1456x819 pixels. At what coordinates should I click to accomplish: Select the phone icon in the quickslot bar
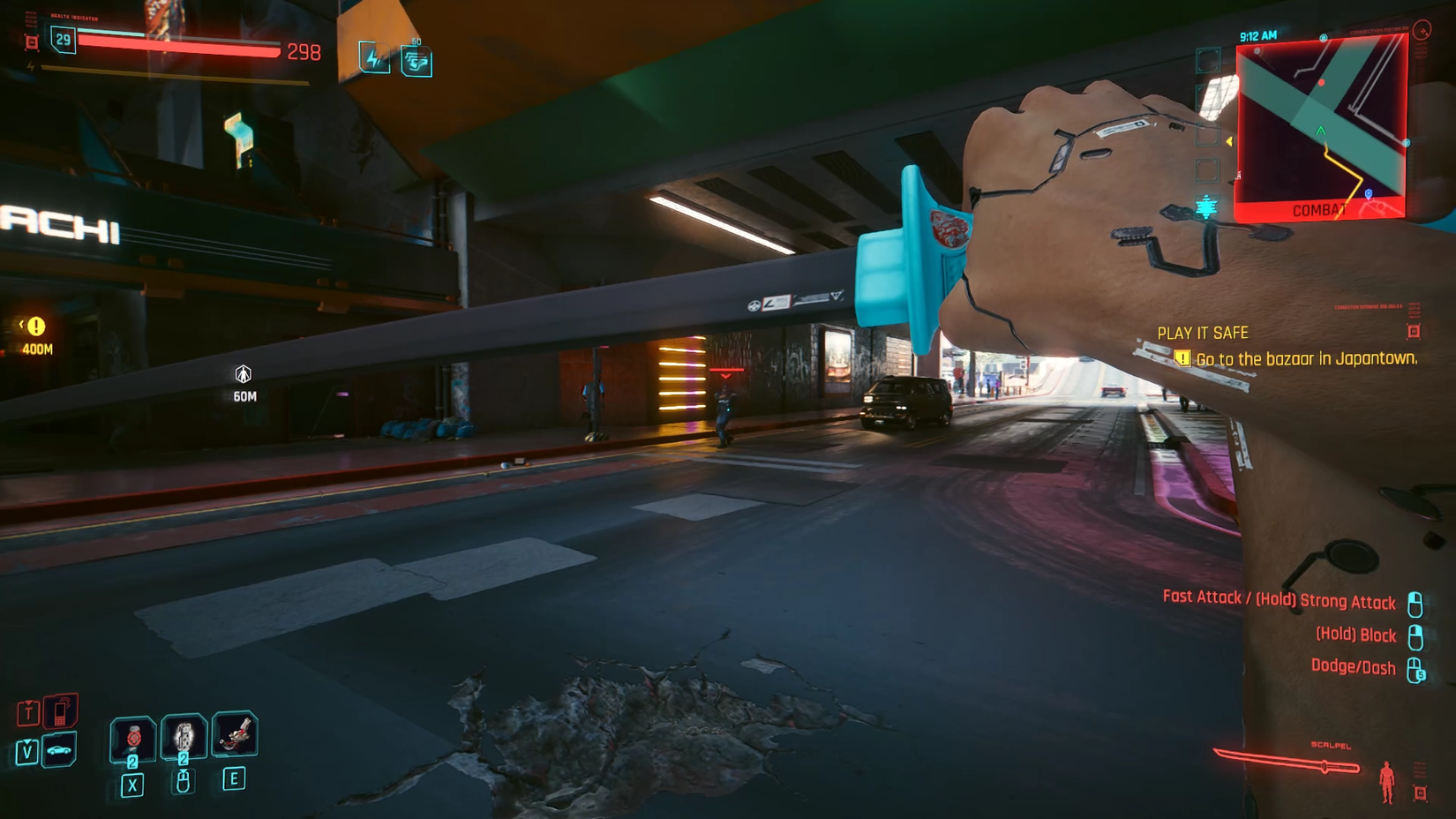pyautogui.click(x=61, y=711)
